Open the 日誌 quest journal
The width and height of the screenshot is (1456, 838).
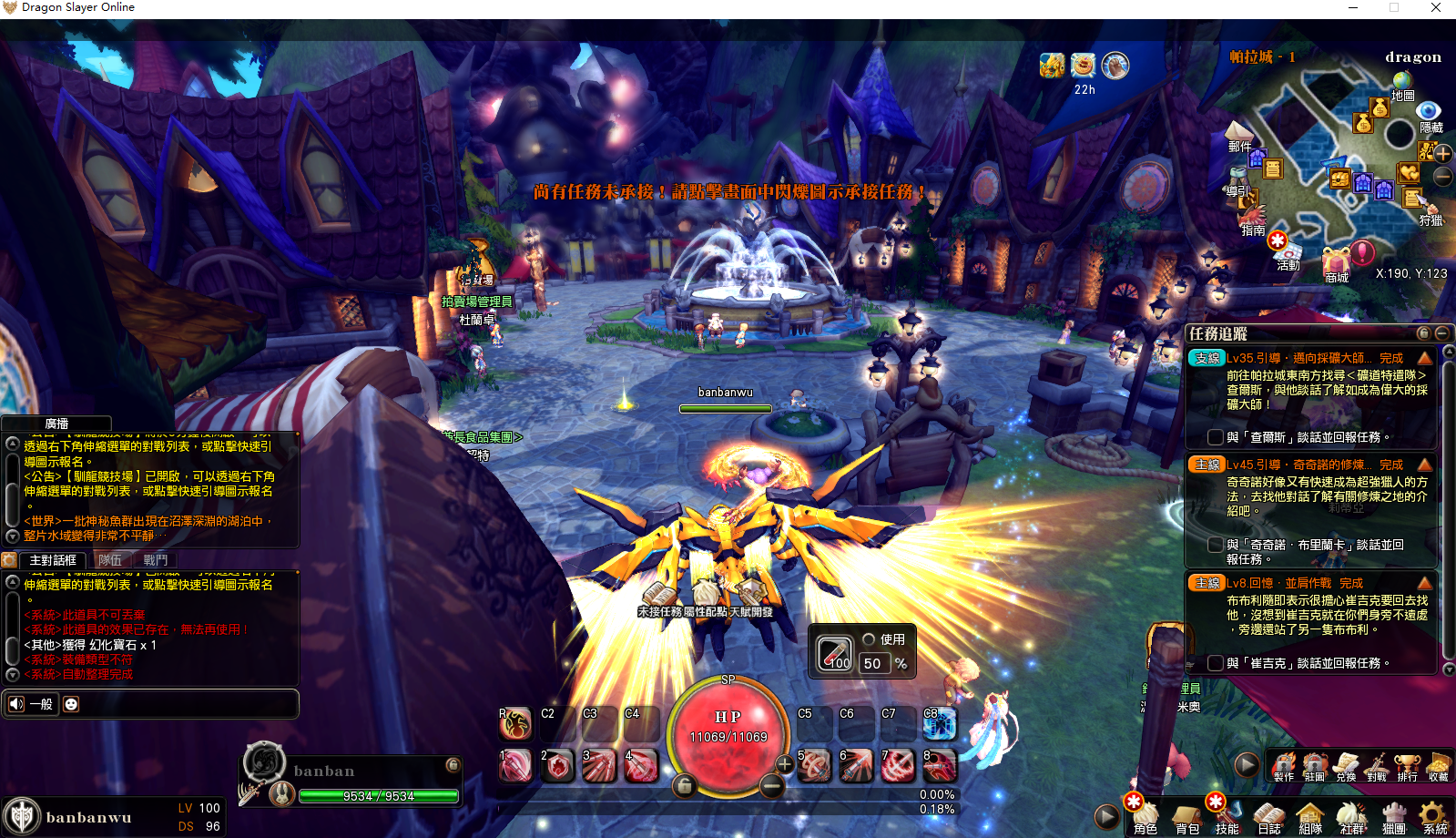click(x=1269, y=816)
